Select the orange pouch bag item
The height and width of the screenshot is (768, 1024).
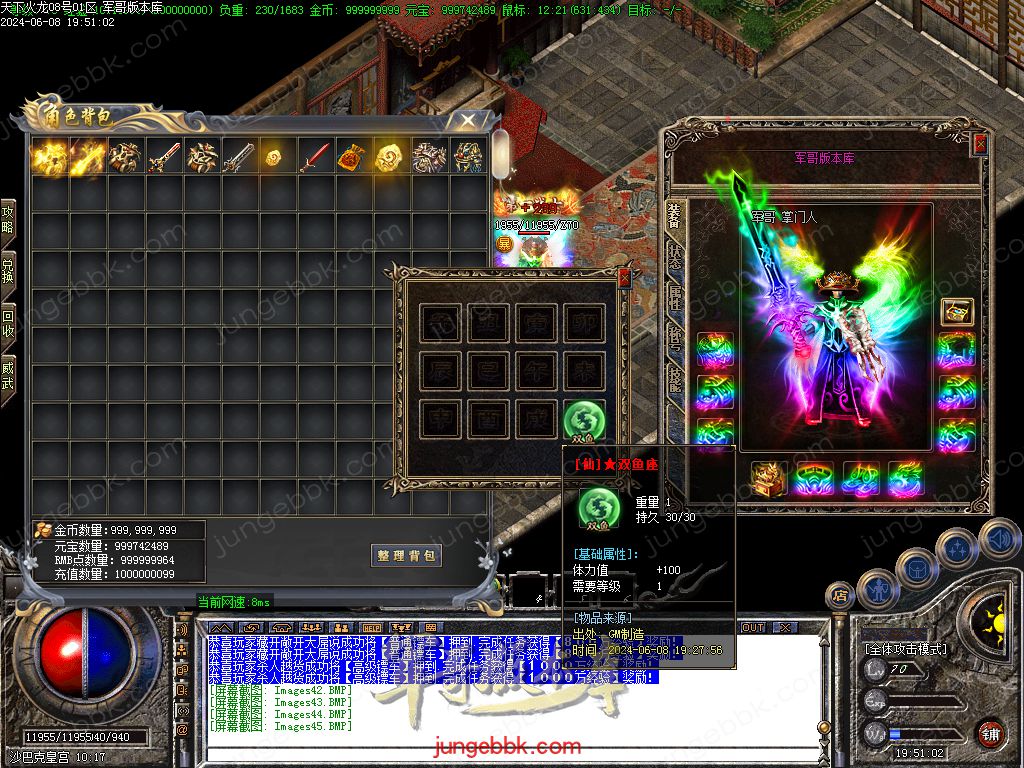pyautogui.click(x=352, y=157)
